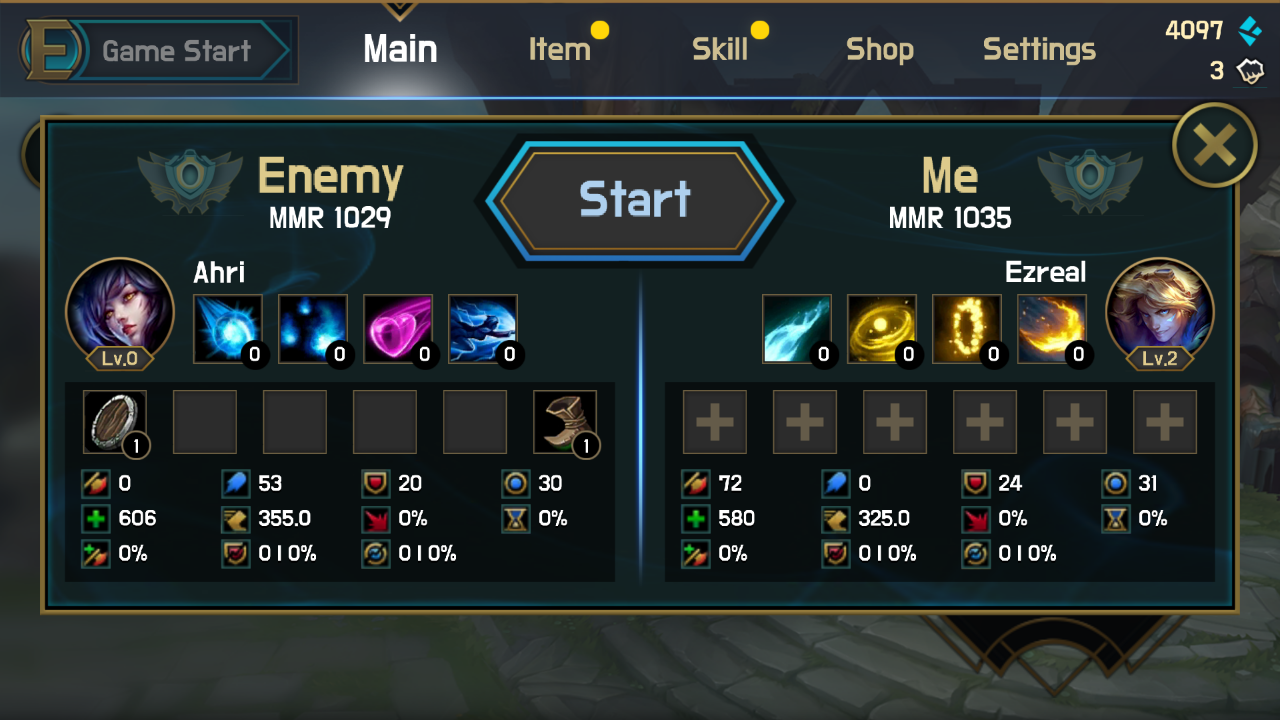The height and width of the screenshot is (720, 1280).
Task: Open the Settings tab
Action: pyautogui.click(x=1039, y=49)
